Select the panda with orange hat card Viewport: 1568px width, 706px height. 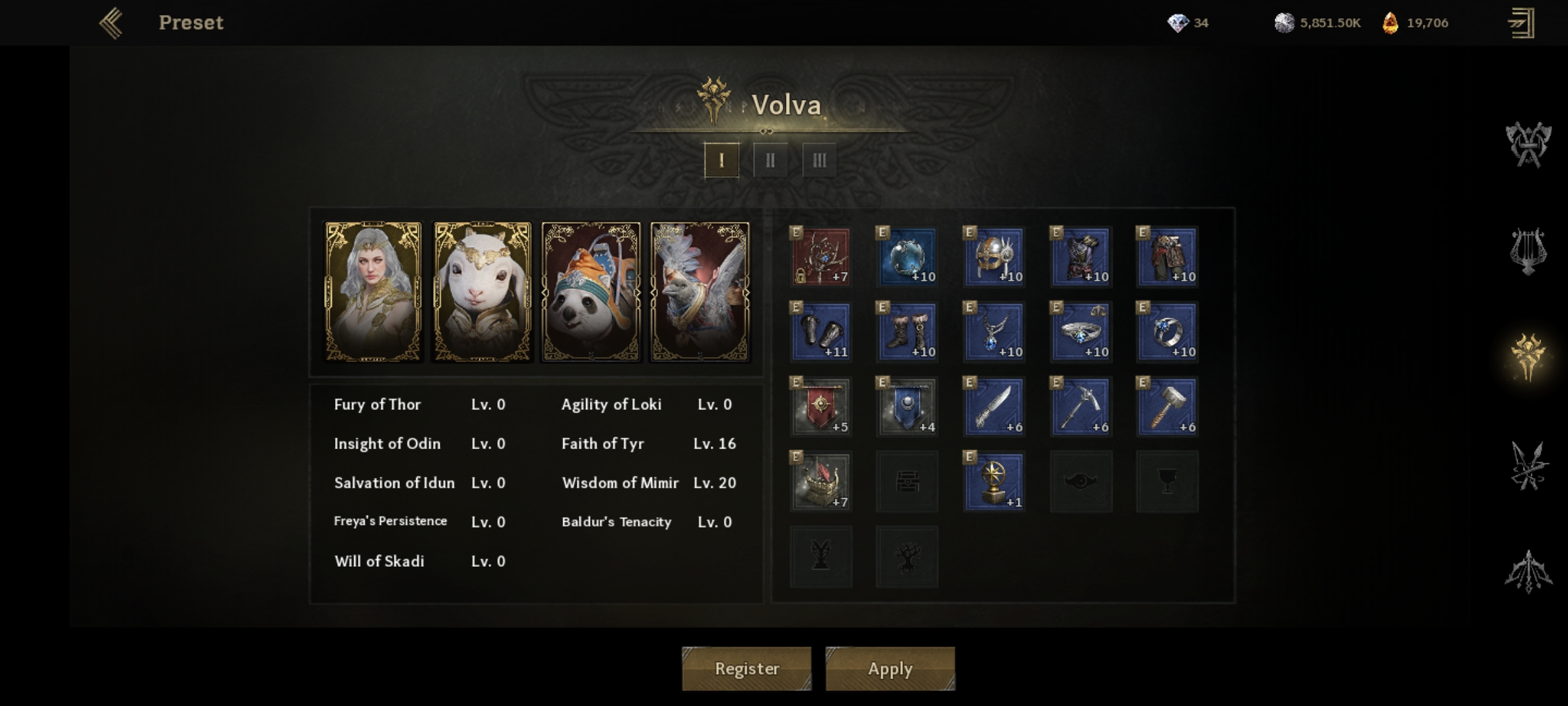591,292
